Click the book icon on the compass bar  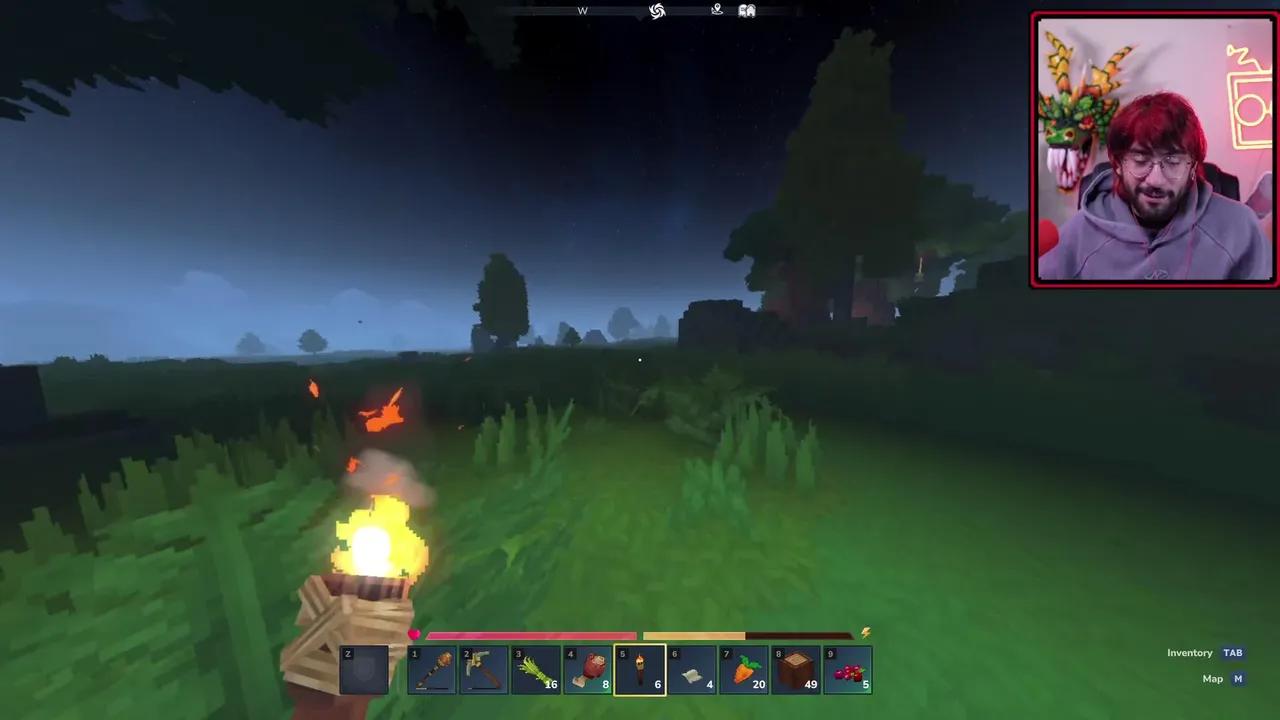(x=747, y=10)
